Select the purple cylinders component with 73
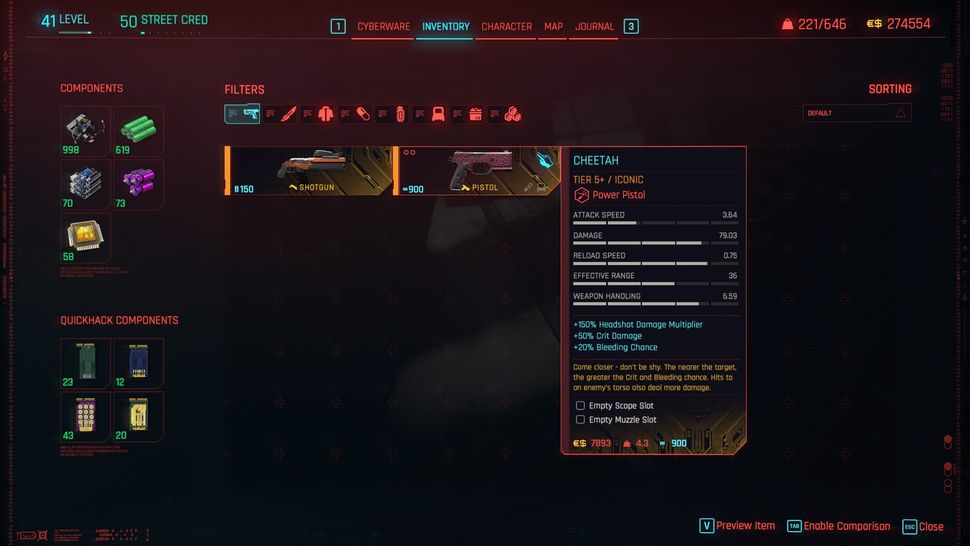970x546 pixels. 138,183
